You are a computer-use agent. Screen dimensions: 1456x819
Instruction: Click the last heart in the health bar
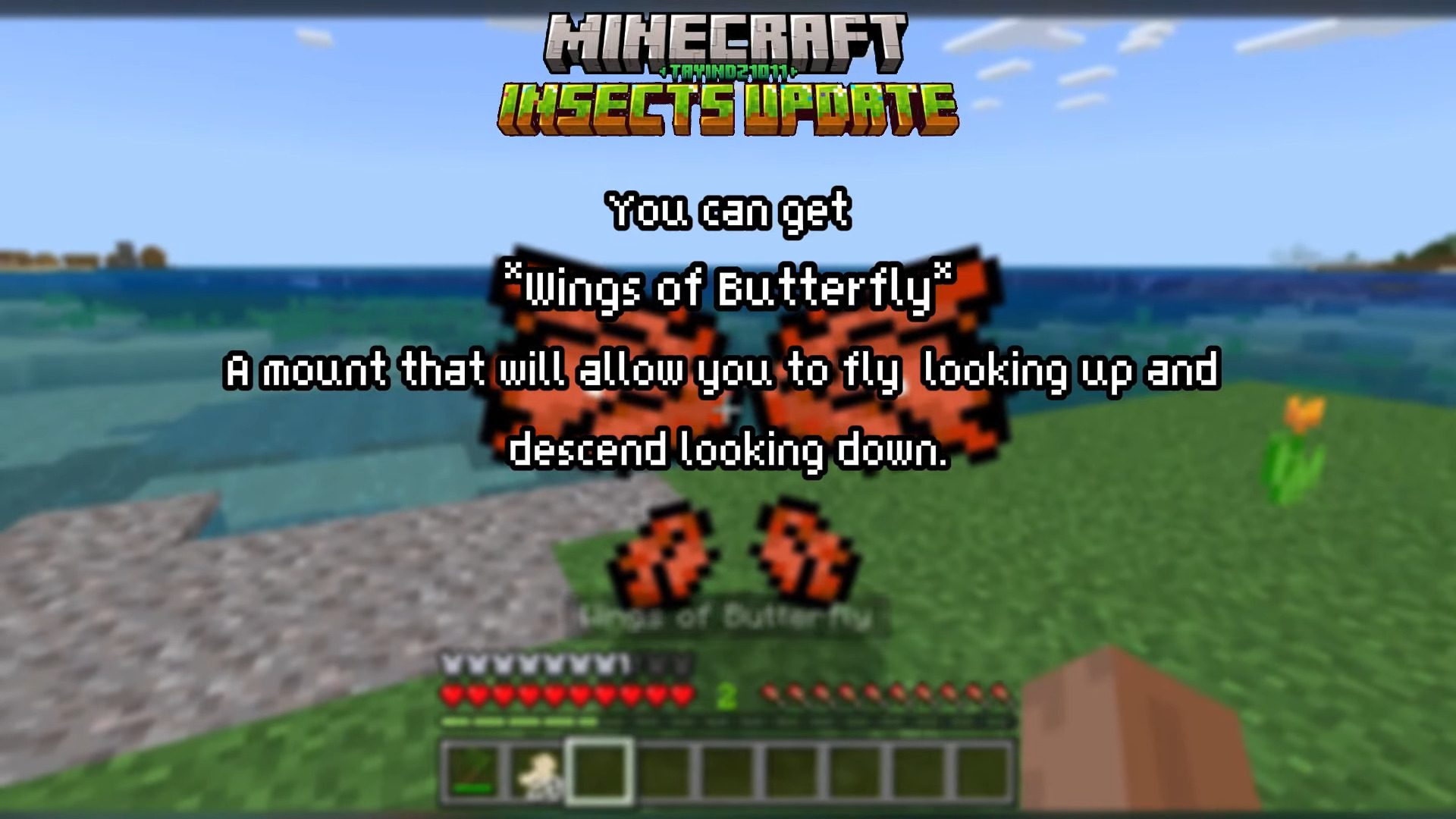click(x=681, y=694)
